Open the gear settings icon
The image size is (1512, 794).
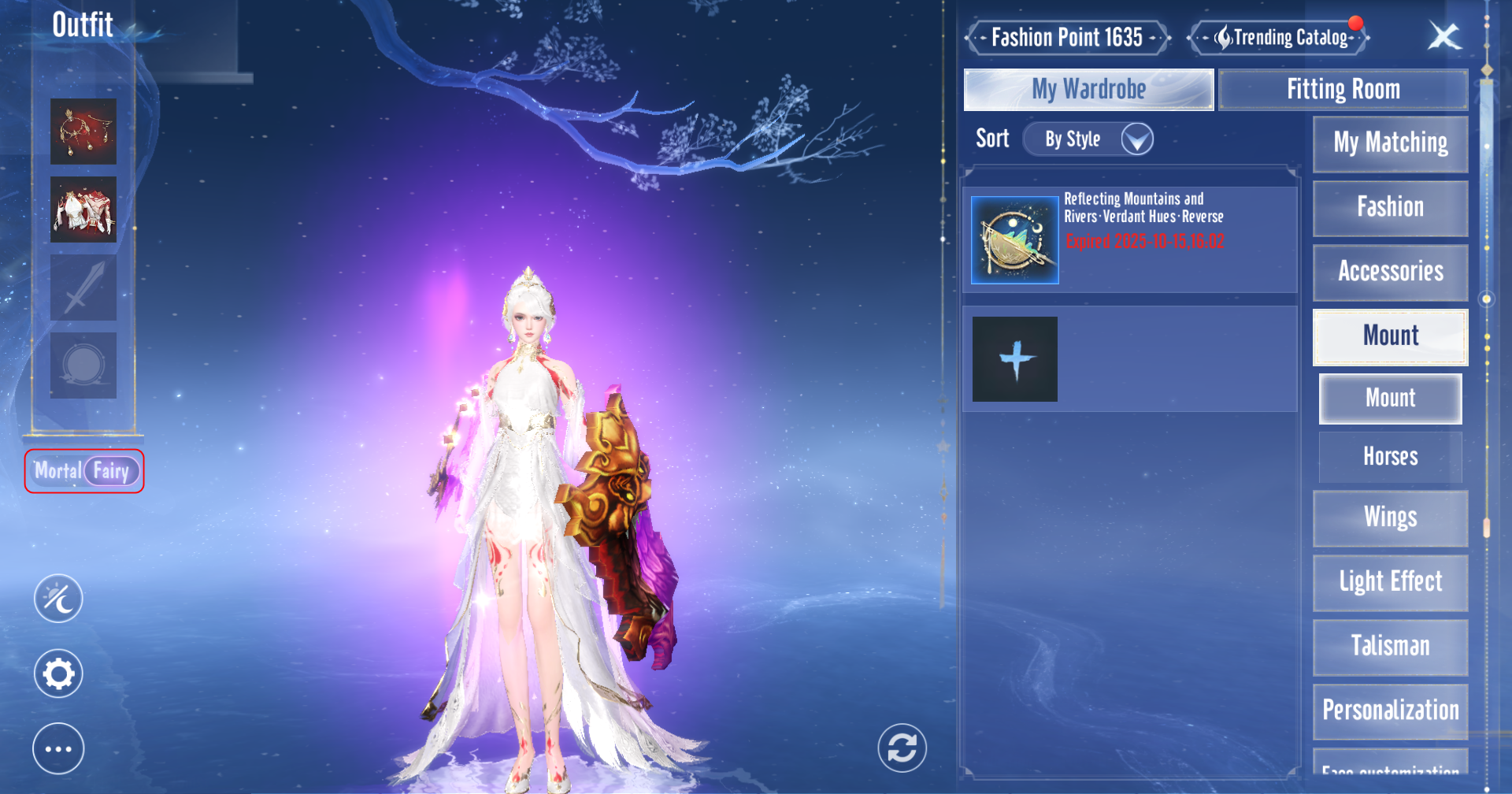58,673
